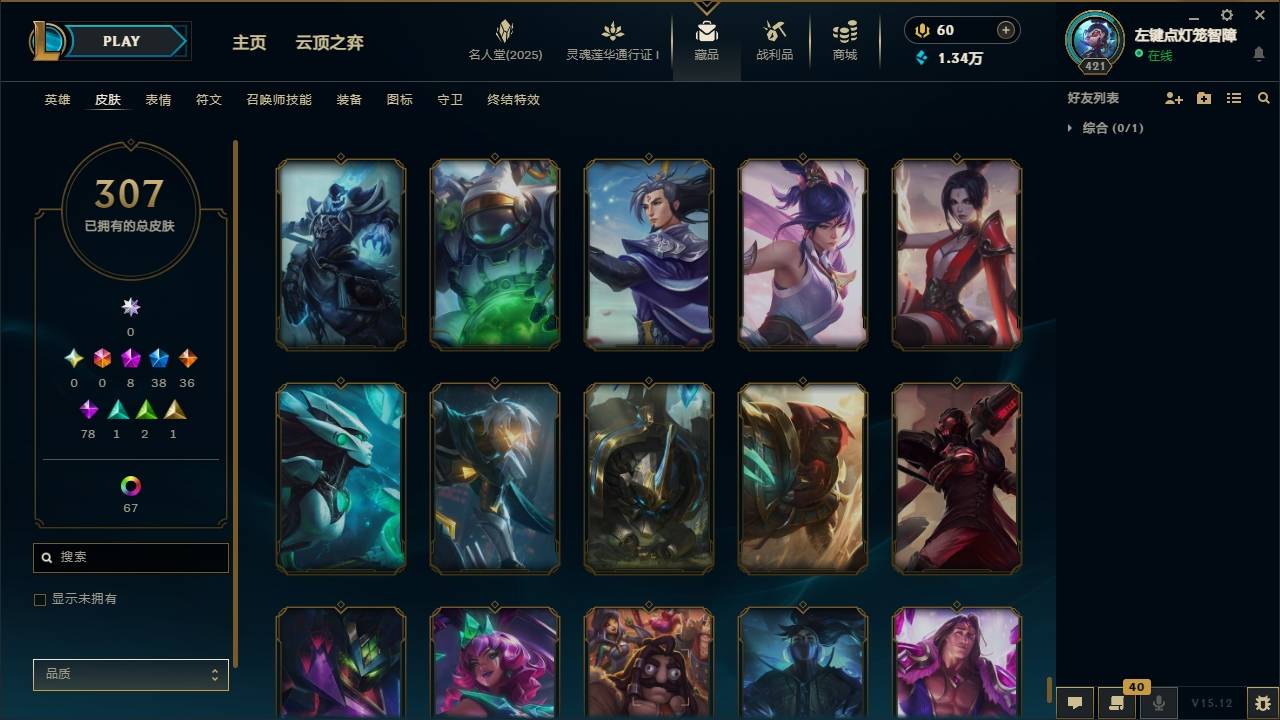1280x720 pixels.
Task: Click the 名人堂(2025) Hall of Legends icon
Action: (504, 35)
